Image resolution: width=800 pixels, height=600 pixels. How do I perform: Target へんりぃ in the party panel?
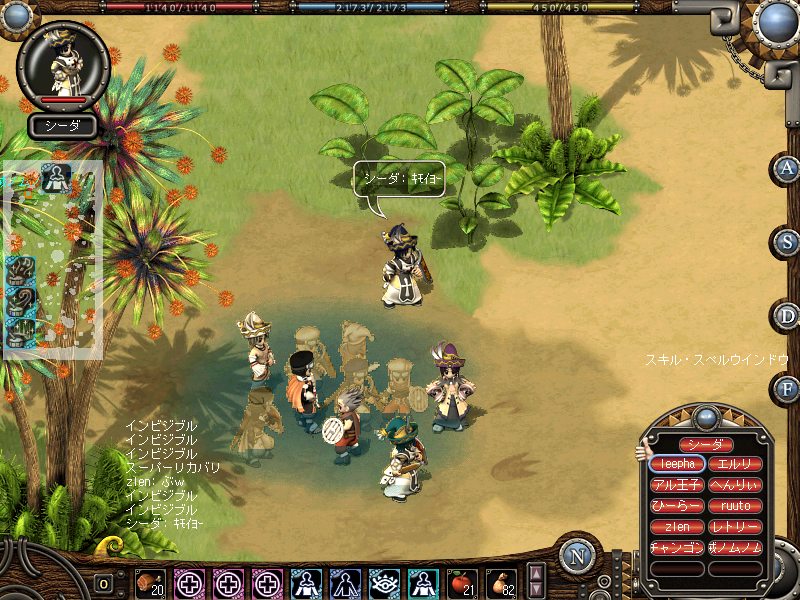coord(735,485)
